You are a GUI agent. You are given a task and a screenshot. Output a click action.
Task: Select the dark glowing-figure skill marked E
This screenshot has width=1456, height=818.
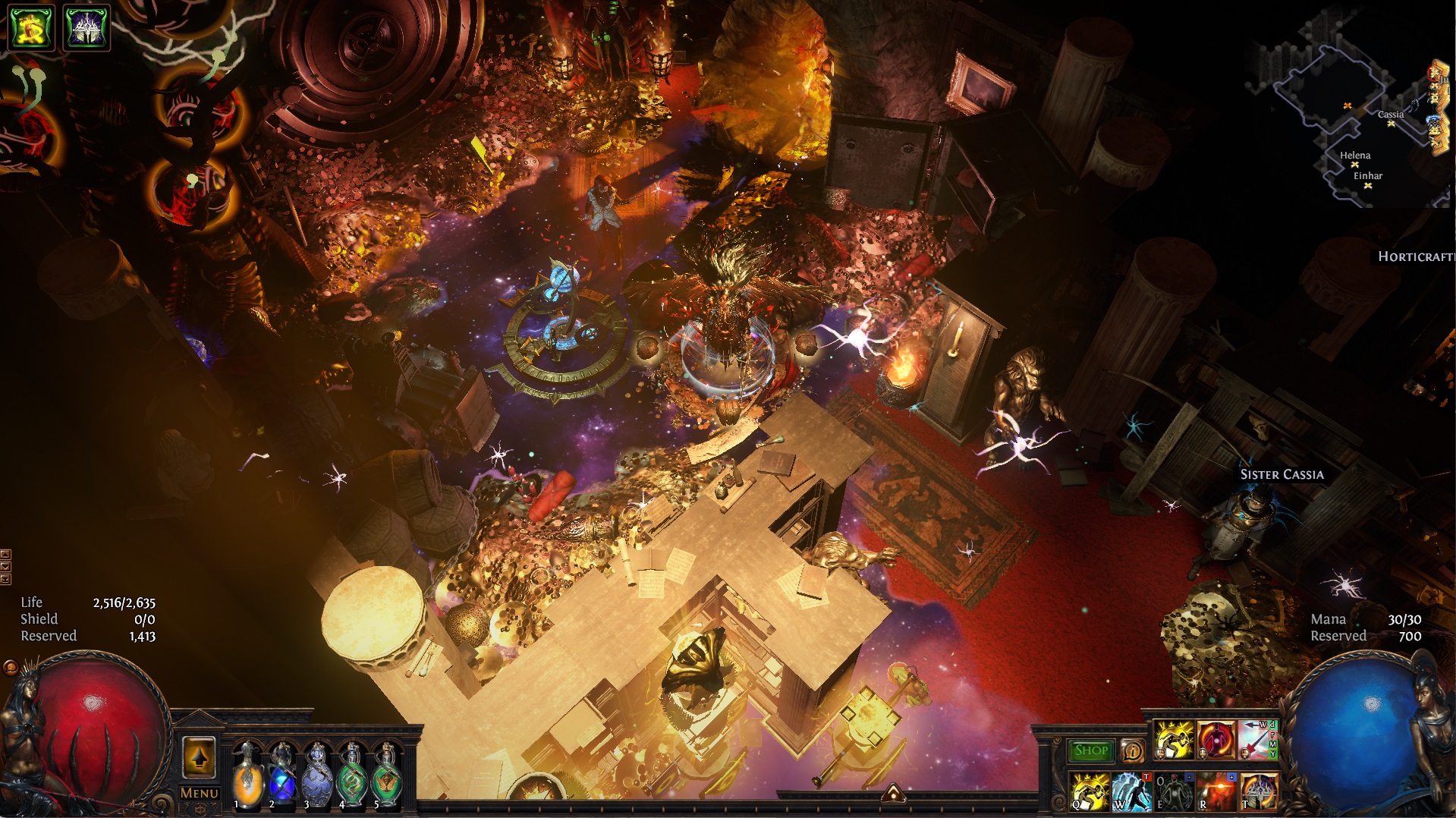[1174, 791]
